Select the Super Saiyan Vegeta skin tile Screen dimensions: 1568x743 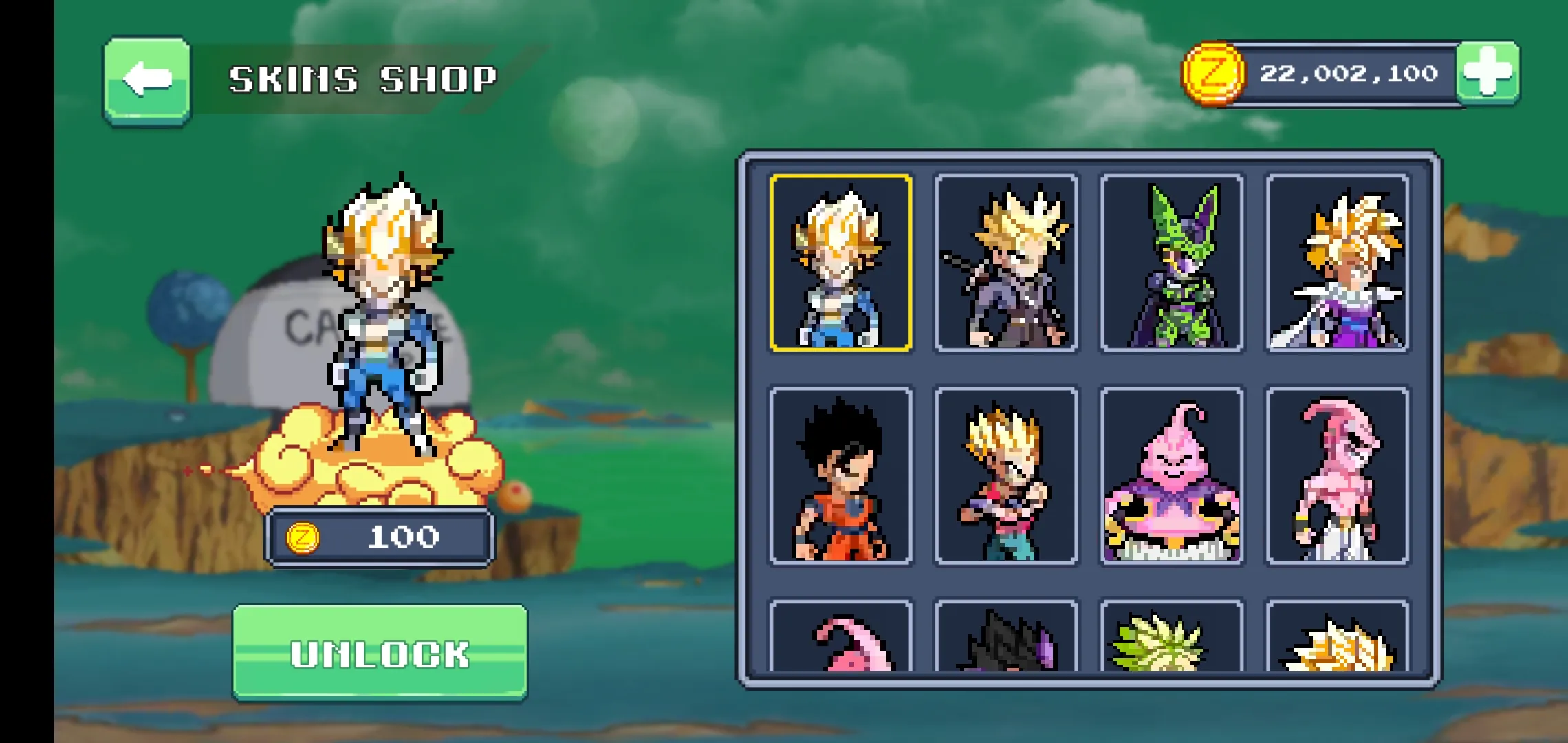click(840, 263)
